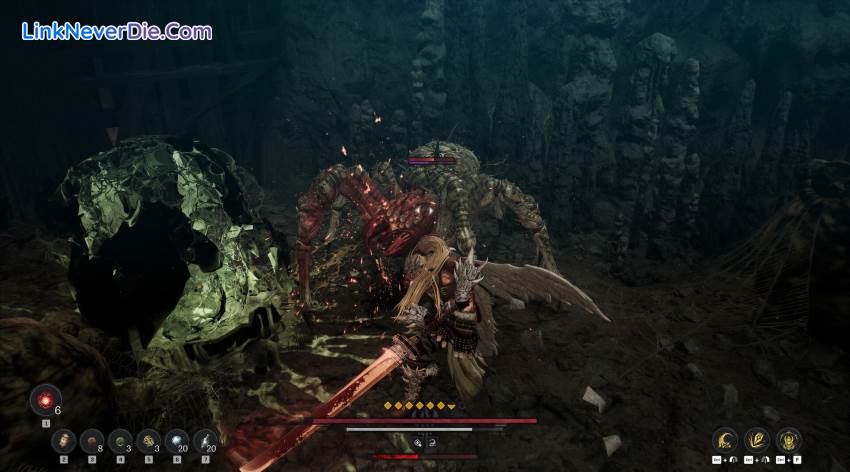Click the LinkNeverDie.Com watermark
Screen dimensions: 850x472
pyautogui.click(x=116, y=31)
